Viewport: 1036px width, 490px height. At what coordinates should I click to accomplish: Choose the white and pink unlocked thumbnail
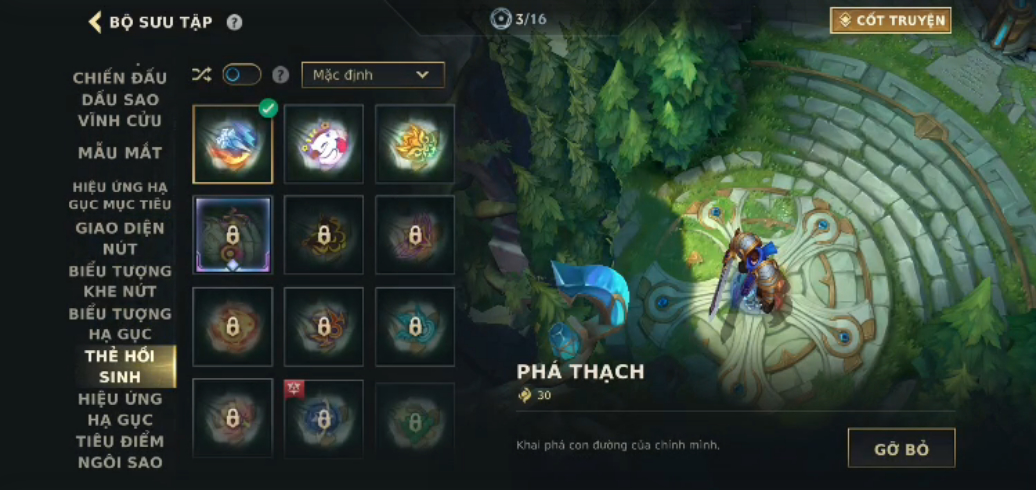tap(323, 144)
